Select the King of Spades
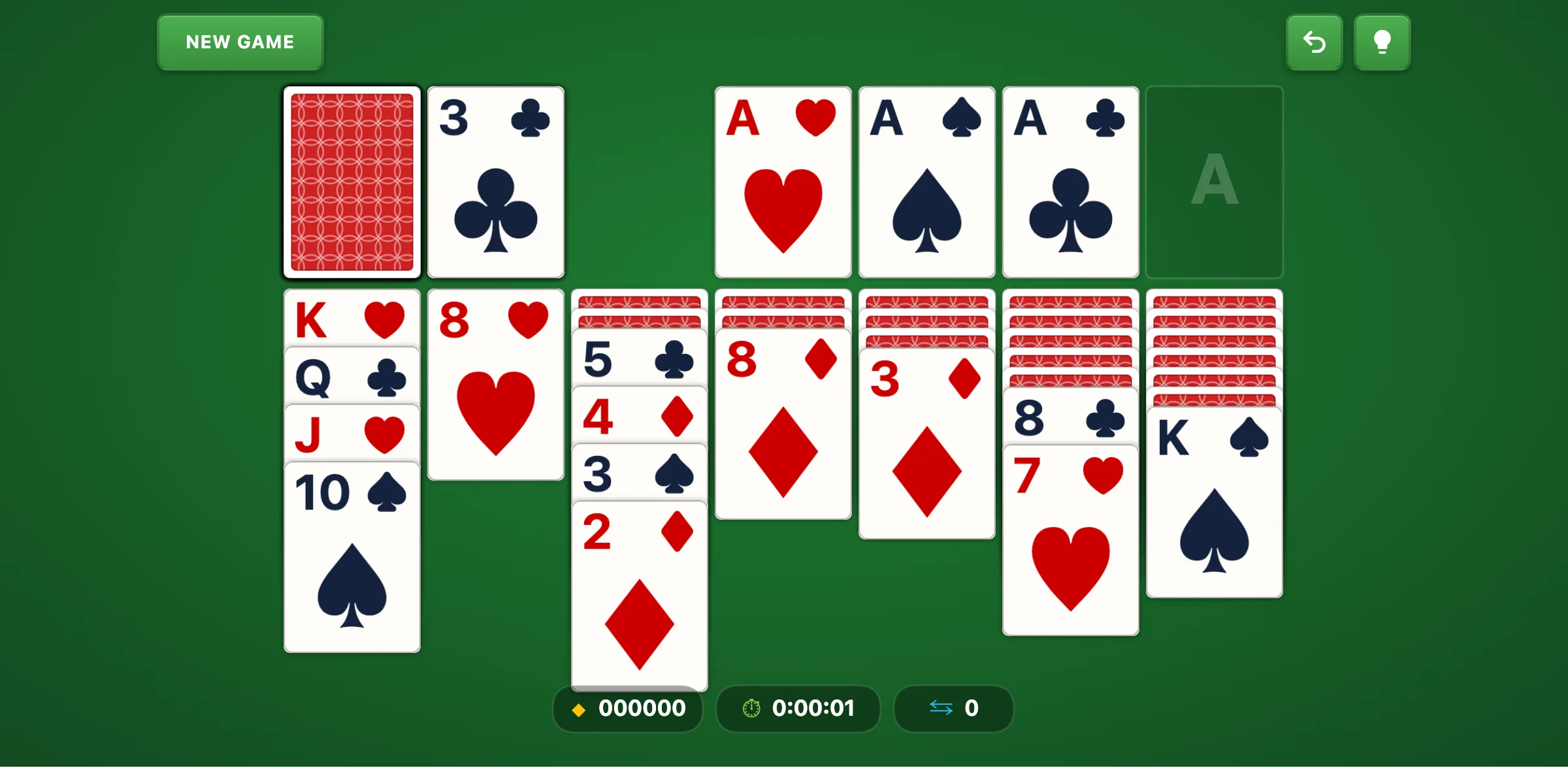The width and height of the screenshot is (1568, 768). [x=1214, y=509]
